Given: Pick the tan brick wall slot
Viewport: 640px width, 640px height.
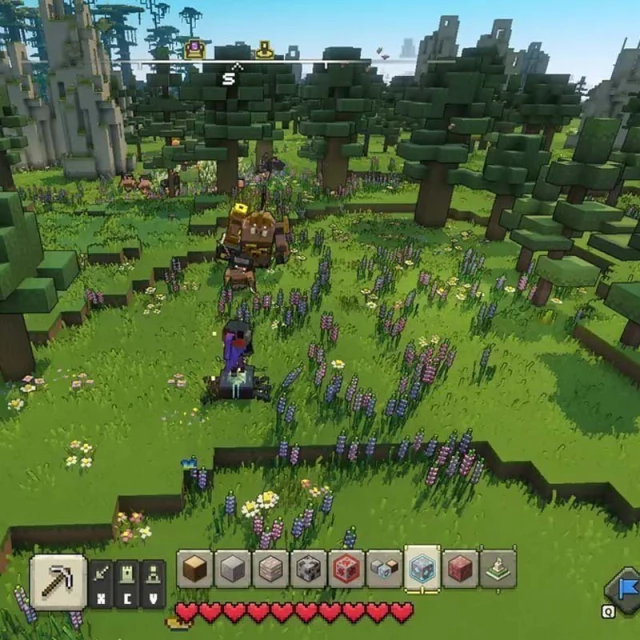Looking at the screenshot, I should 271,569.
